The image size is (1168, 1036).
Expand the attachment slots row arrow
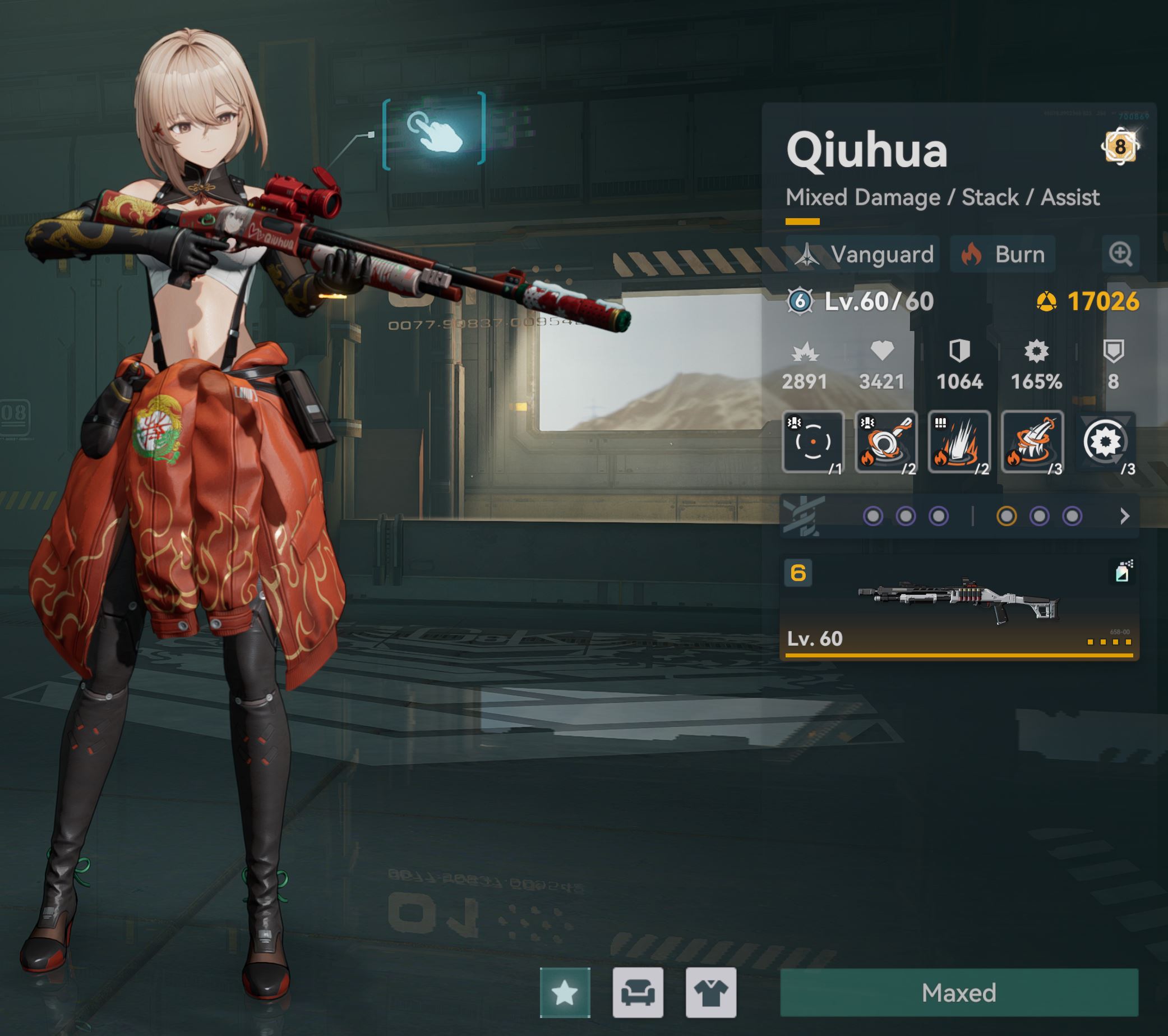(x=1125, y=516)
